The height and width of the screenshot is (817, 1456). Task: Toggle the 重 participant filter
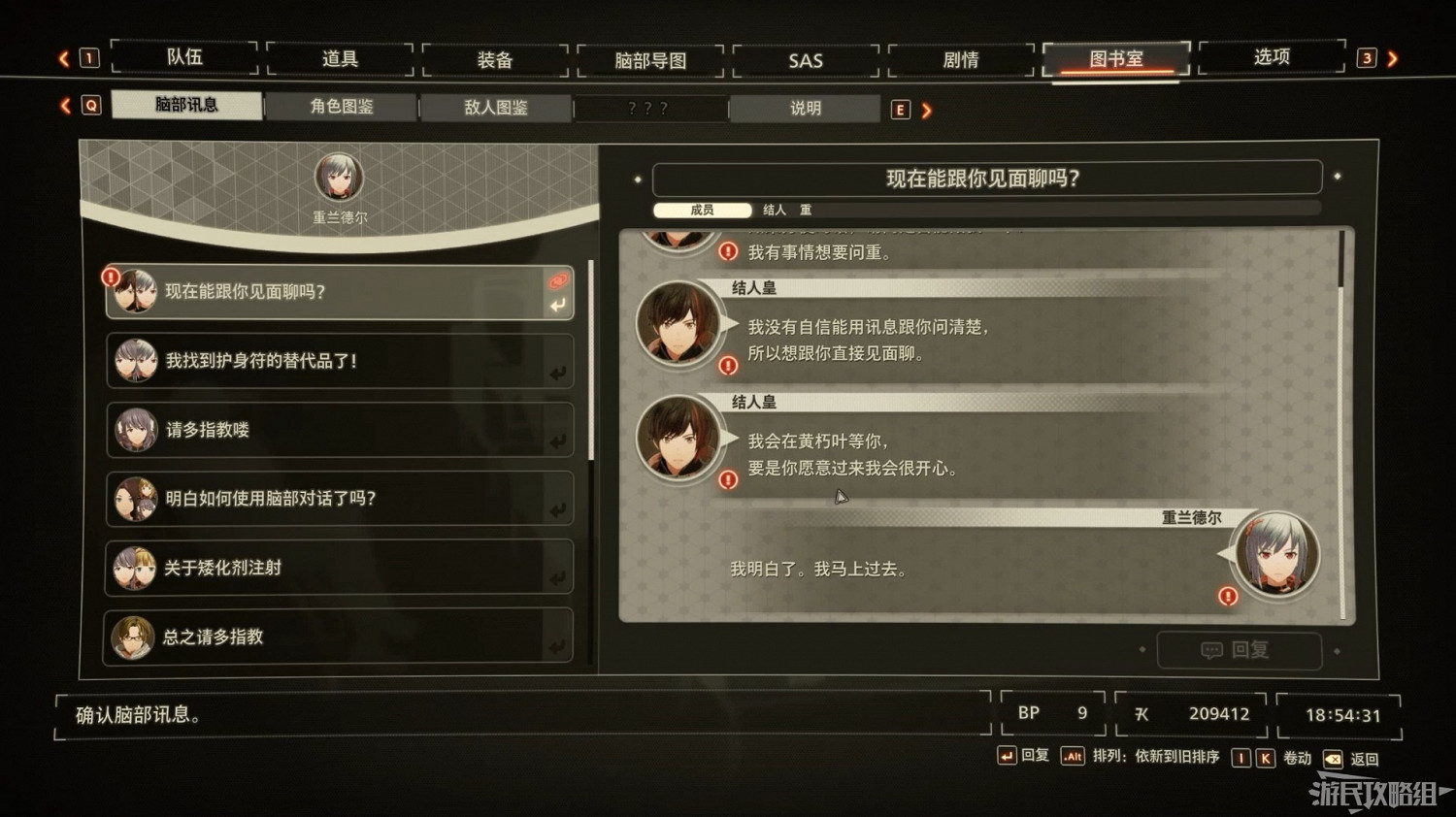[x=807, y=211]
